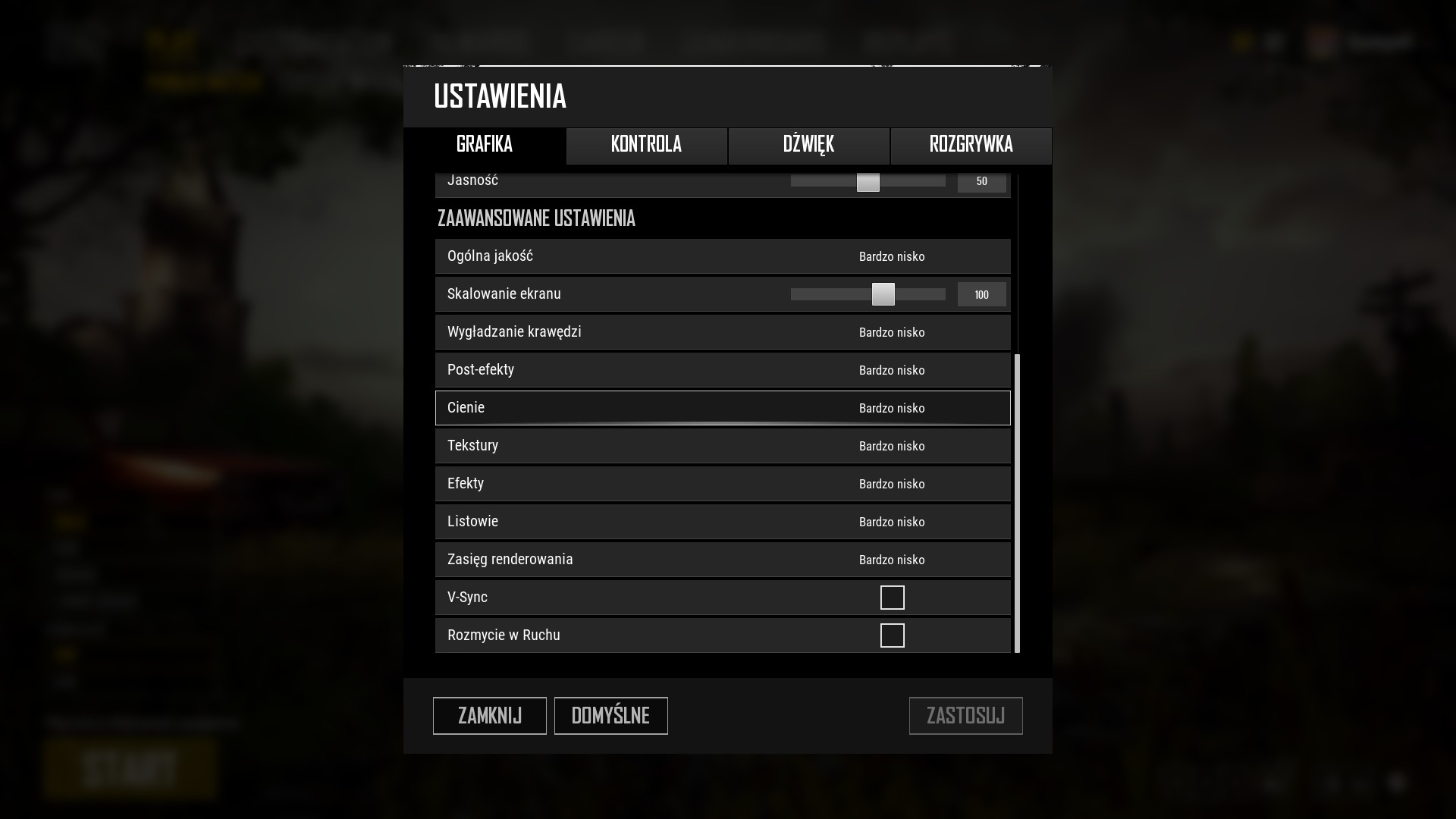Open the Listowie quality dropdown
This screenshot has height=819, width=1456.
point(892,522)
